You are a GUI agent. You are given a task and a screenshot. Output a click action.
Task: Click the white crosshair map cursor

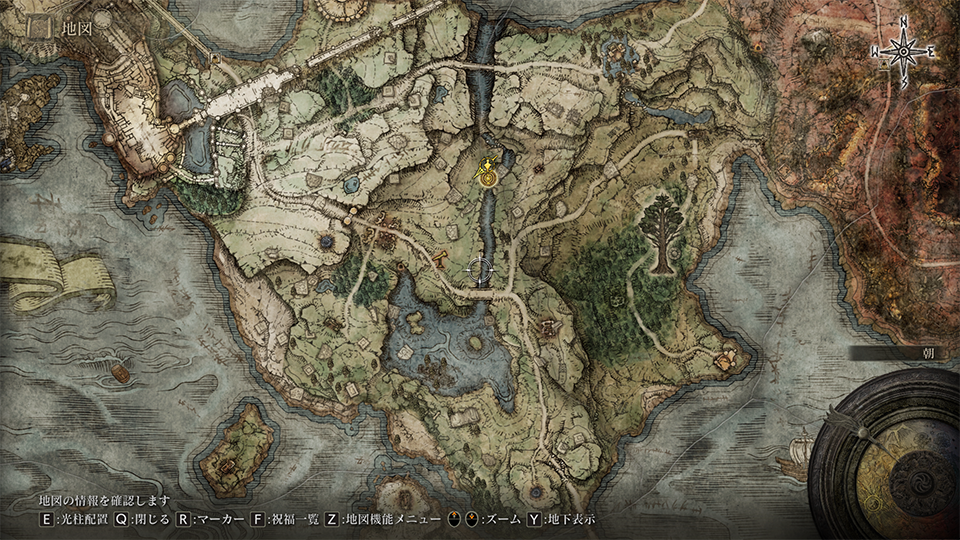(x=481, y=269)
